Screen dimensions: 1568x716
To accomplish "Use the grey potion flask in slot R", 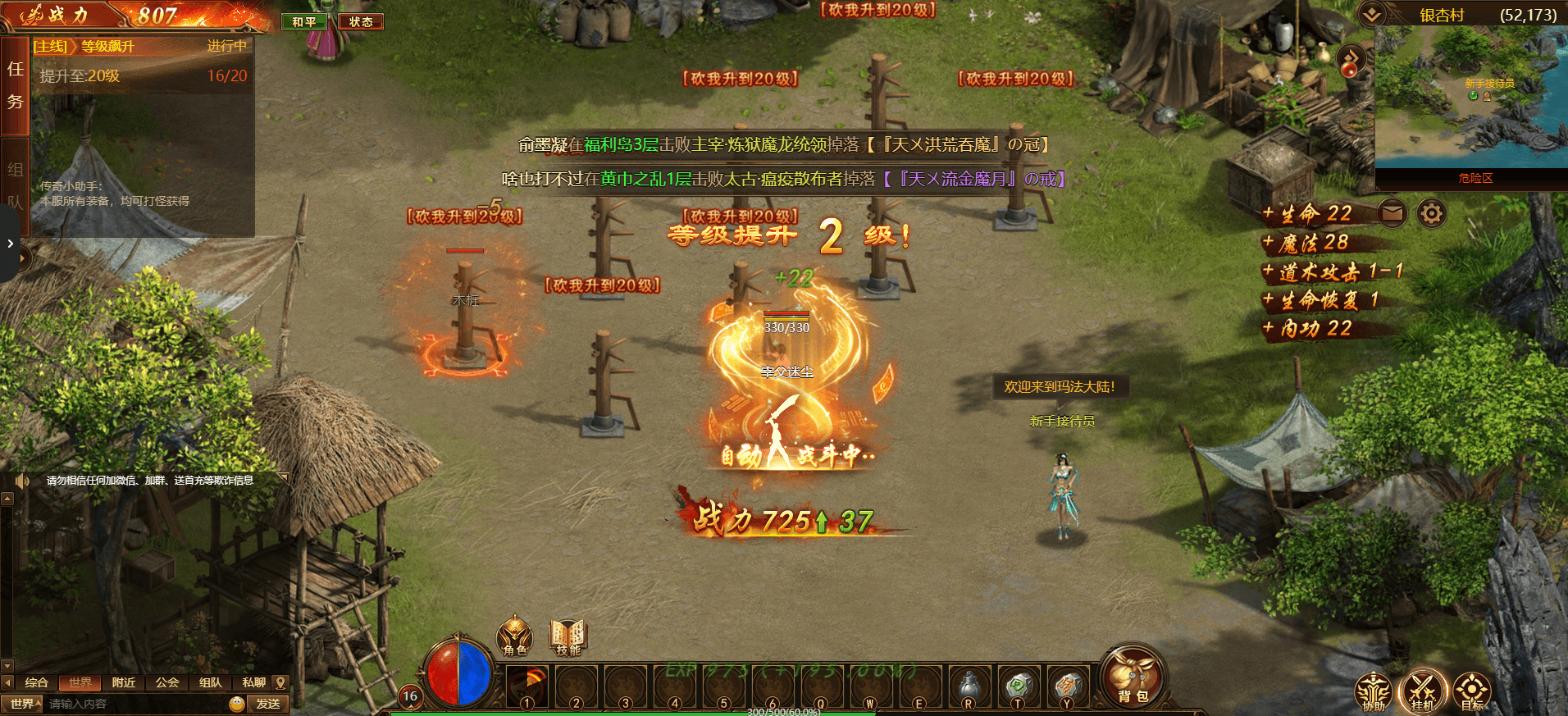I will pyautogui.click(x=969, y=686).
